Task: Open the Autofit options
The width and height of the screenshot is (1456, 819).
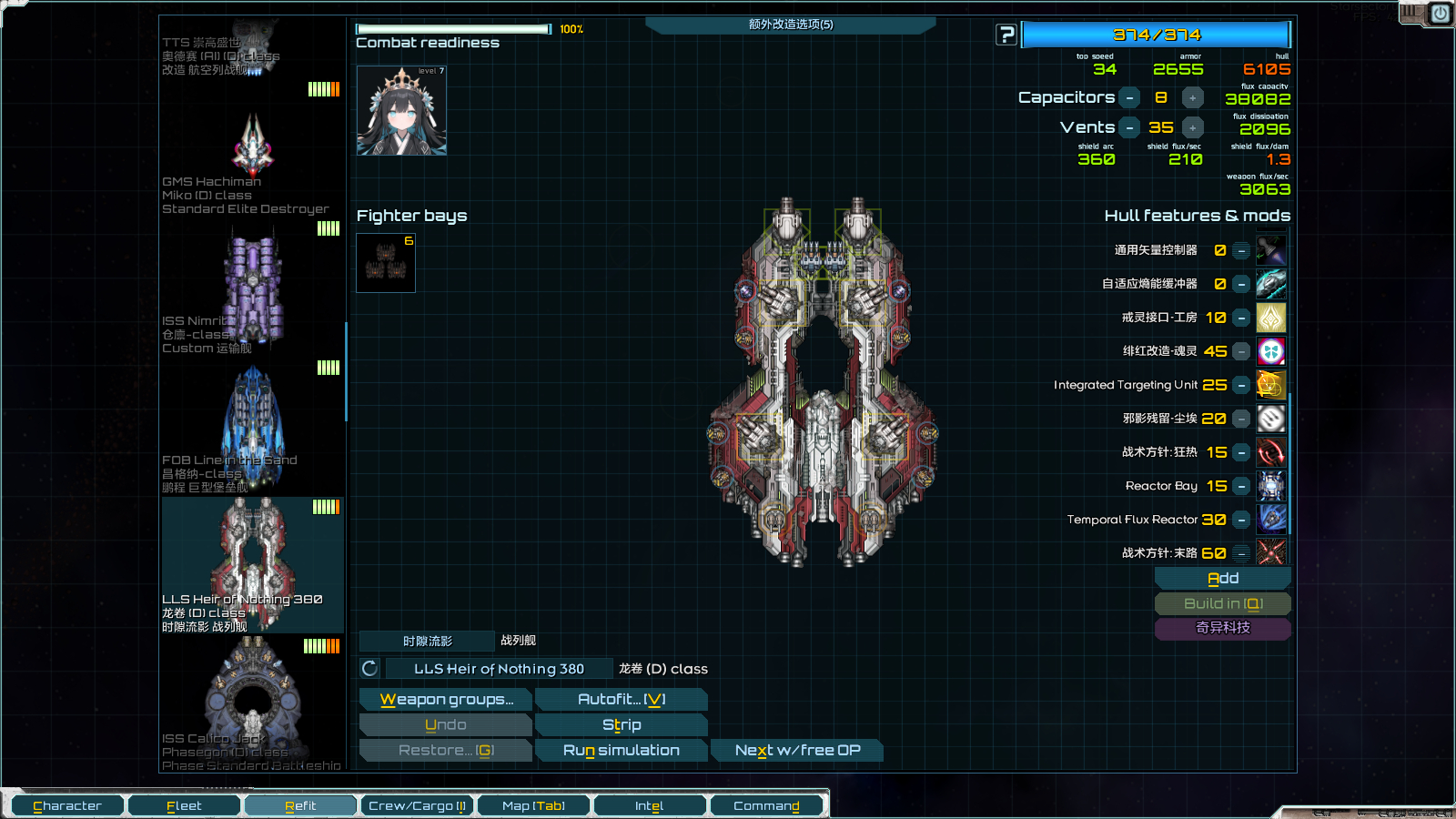Action: 621,699
